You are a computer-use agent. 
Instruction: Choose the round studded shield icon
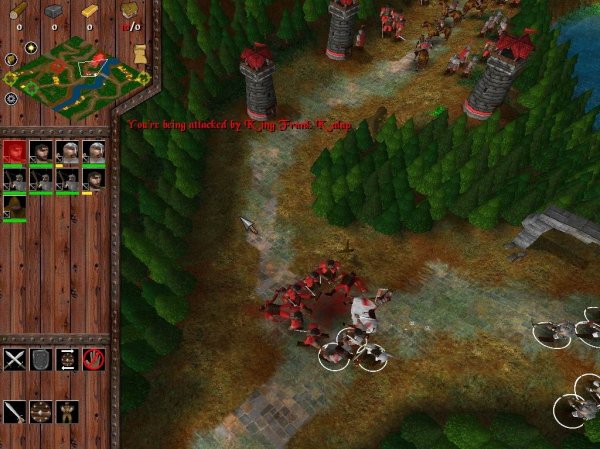pyautogui.click(x=41, y=411)
